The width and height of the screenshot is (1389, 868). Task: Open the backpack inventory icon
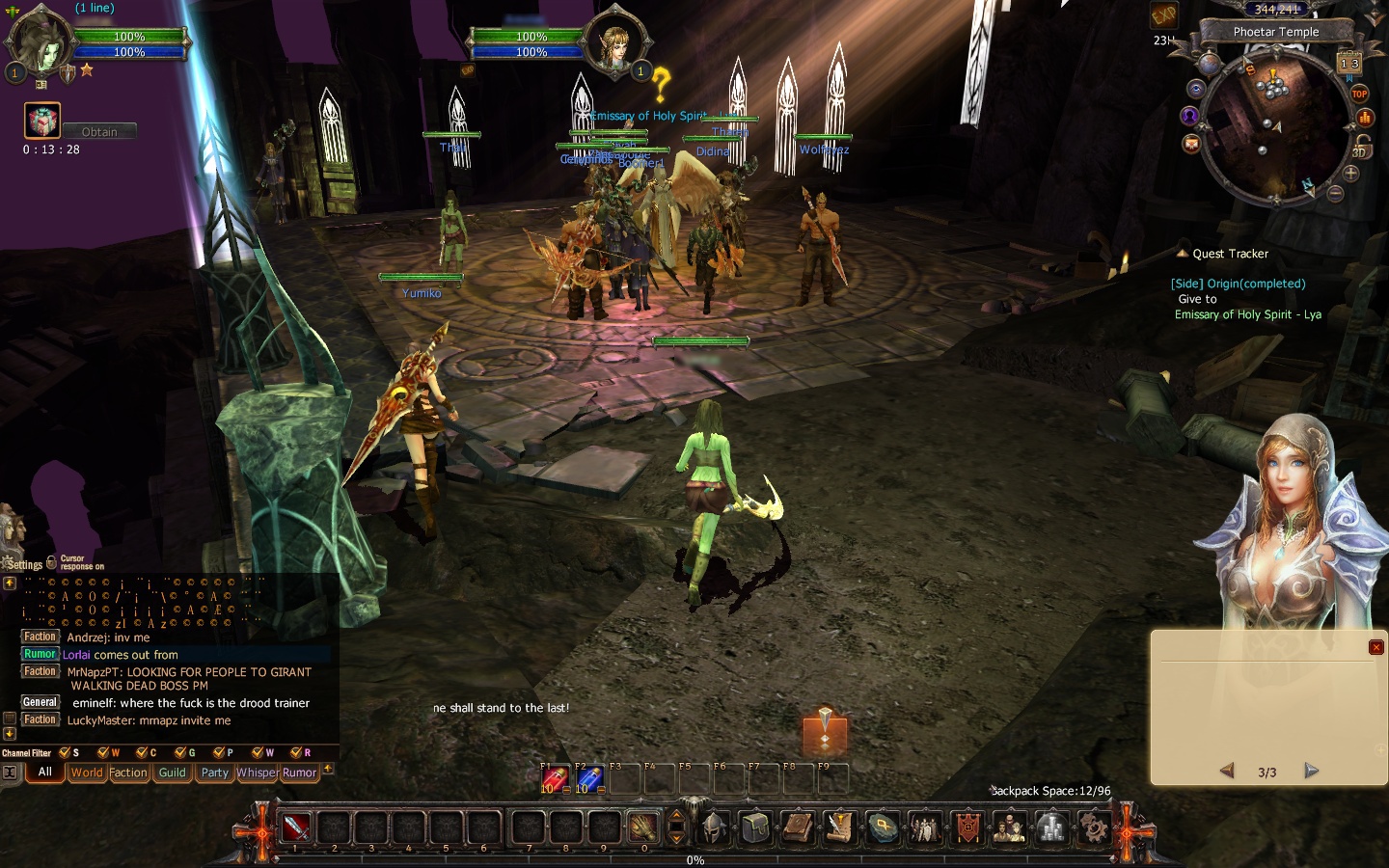point(755,827)
